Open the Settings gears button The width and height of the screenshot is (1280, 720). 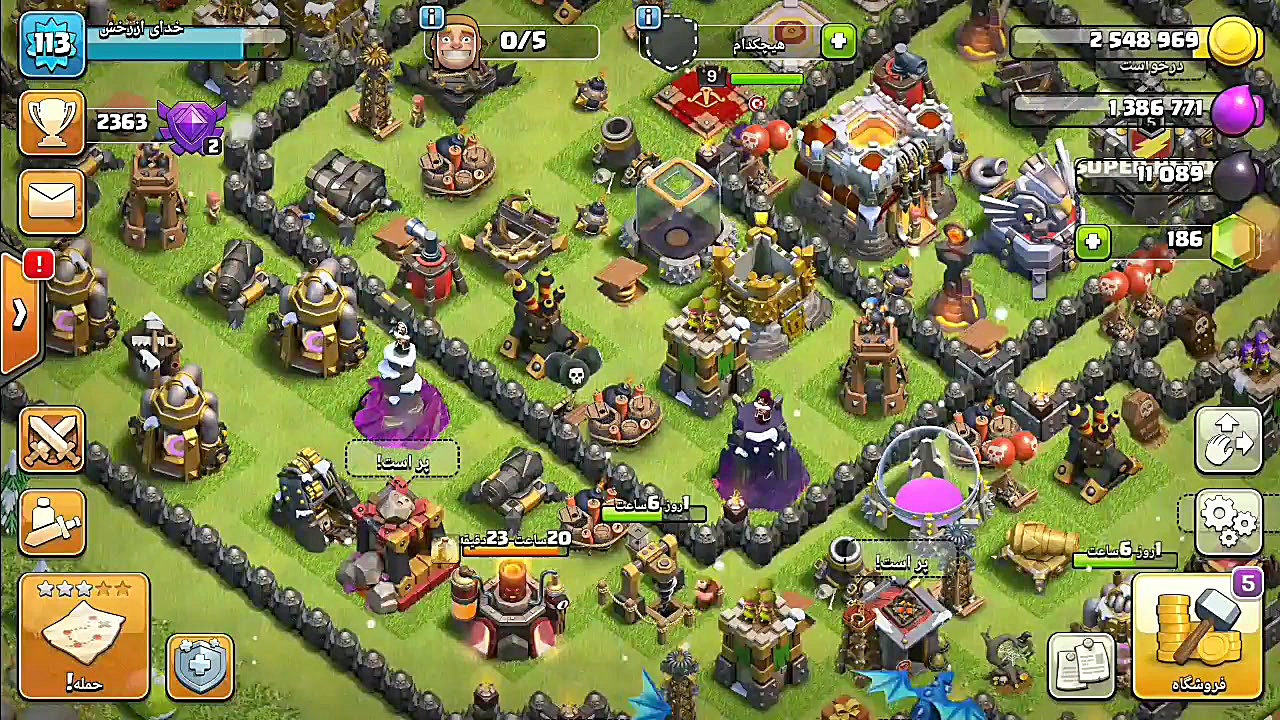click(x=1228, y=519)
